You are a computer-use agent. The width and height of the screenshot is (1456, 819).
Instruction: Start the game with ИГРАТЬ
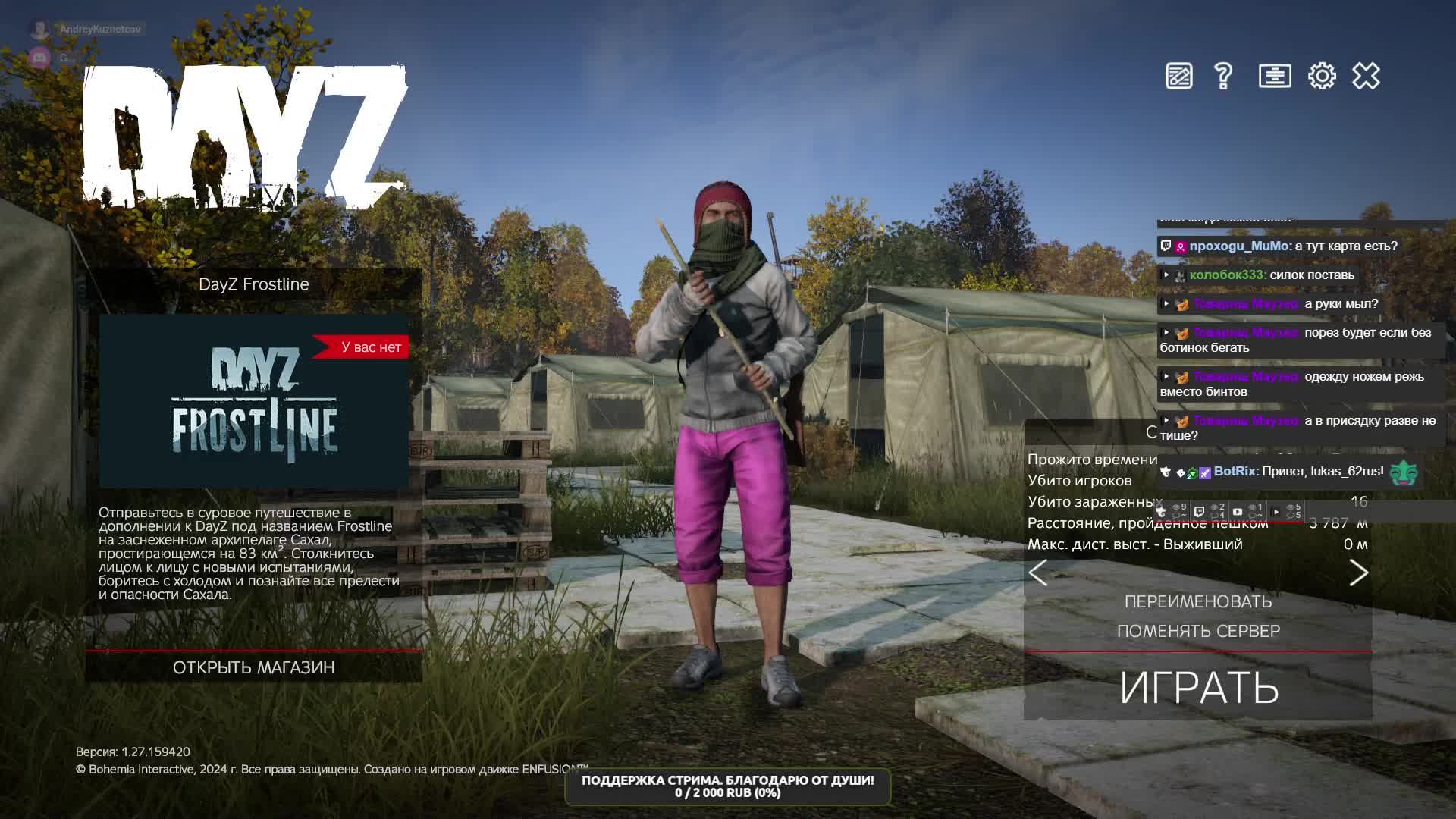click(1198, 687)
